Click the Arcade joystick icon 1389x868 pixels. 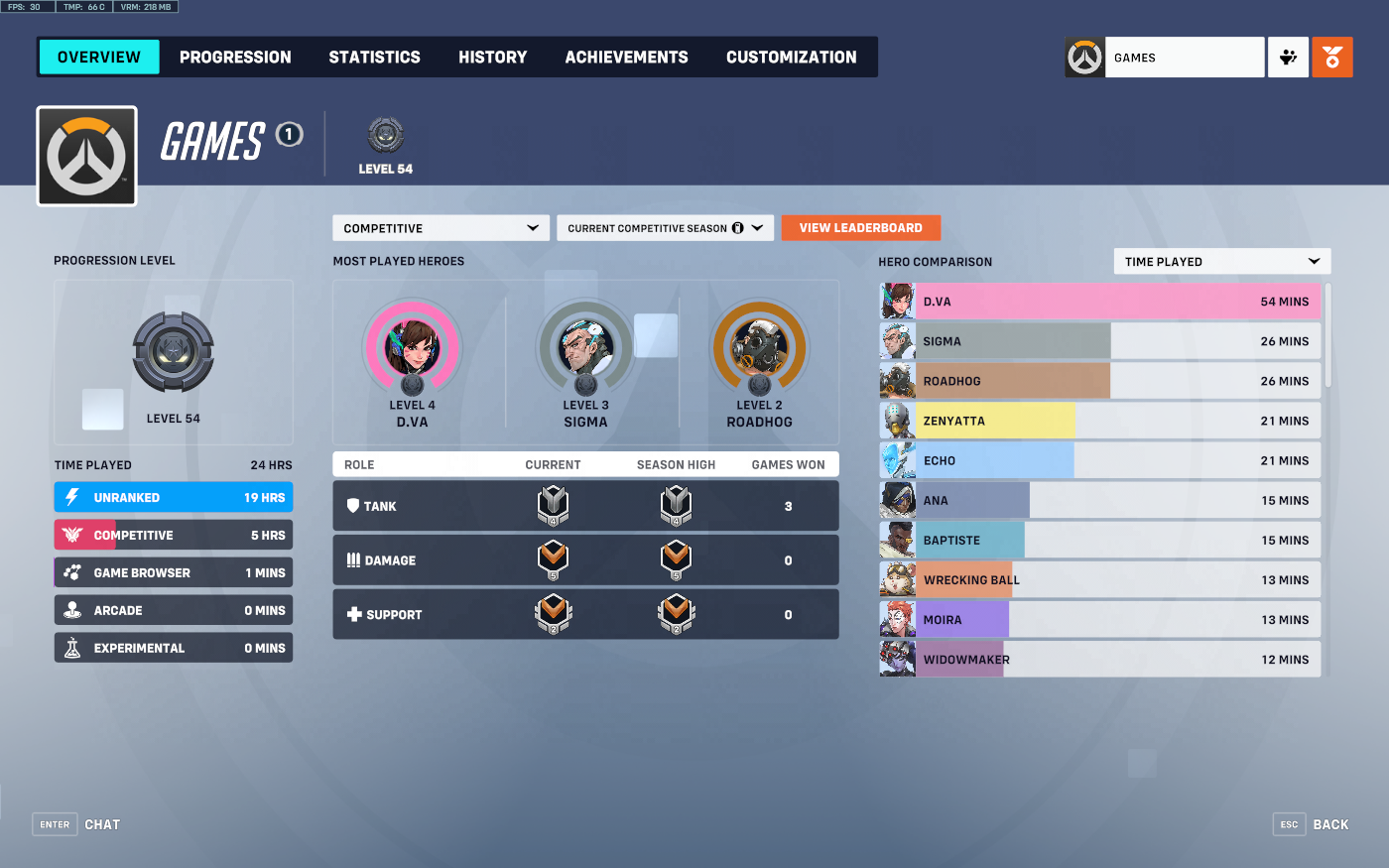[70, 610]
